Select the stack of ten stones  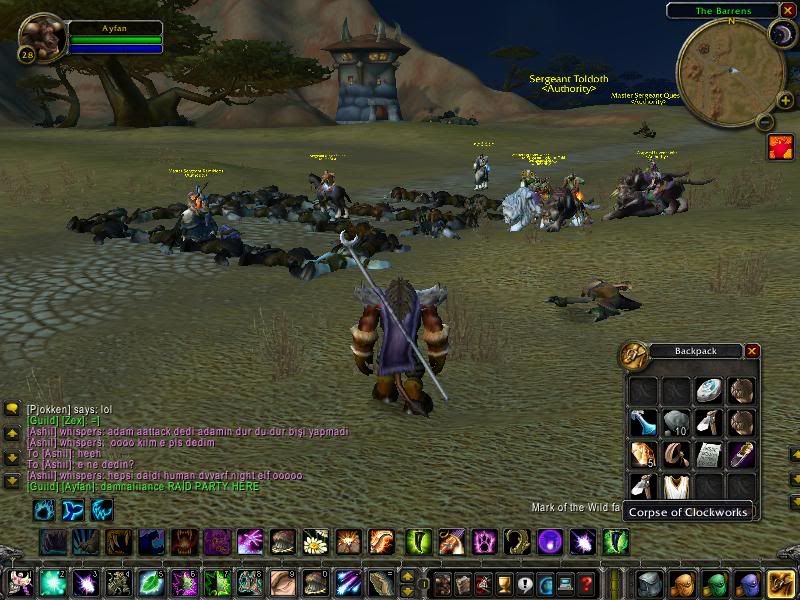(x=675, y=422)
